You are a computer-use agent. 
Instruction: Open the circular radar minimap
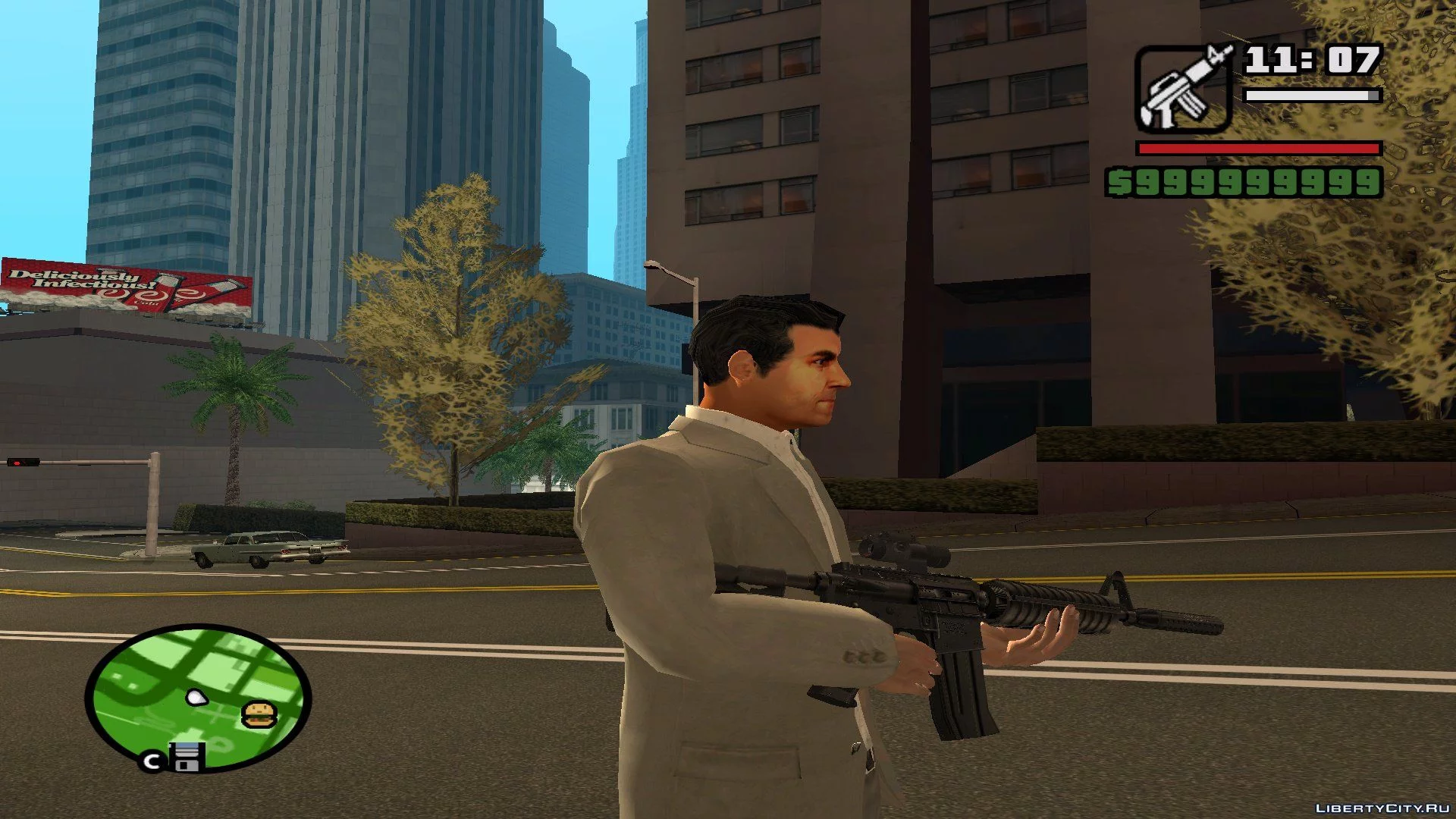(x=199, y=697)
